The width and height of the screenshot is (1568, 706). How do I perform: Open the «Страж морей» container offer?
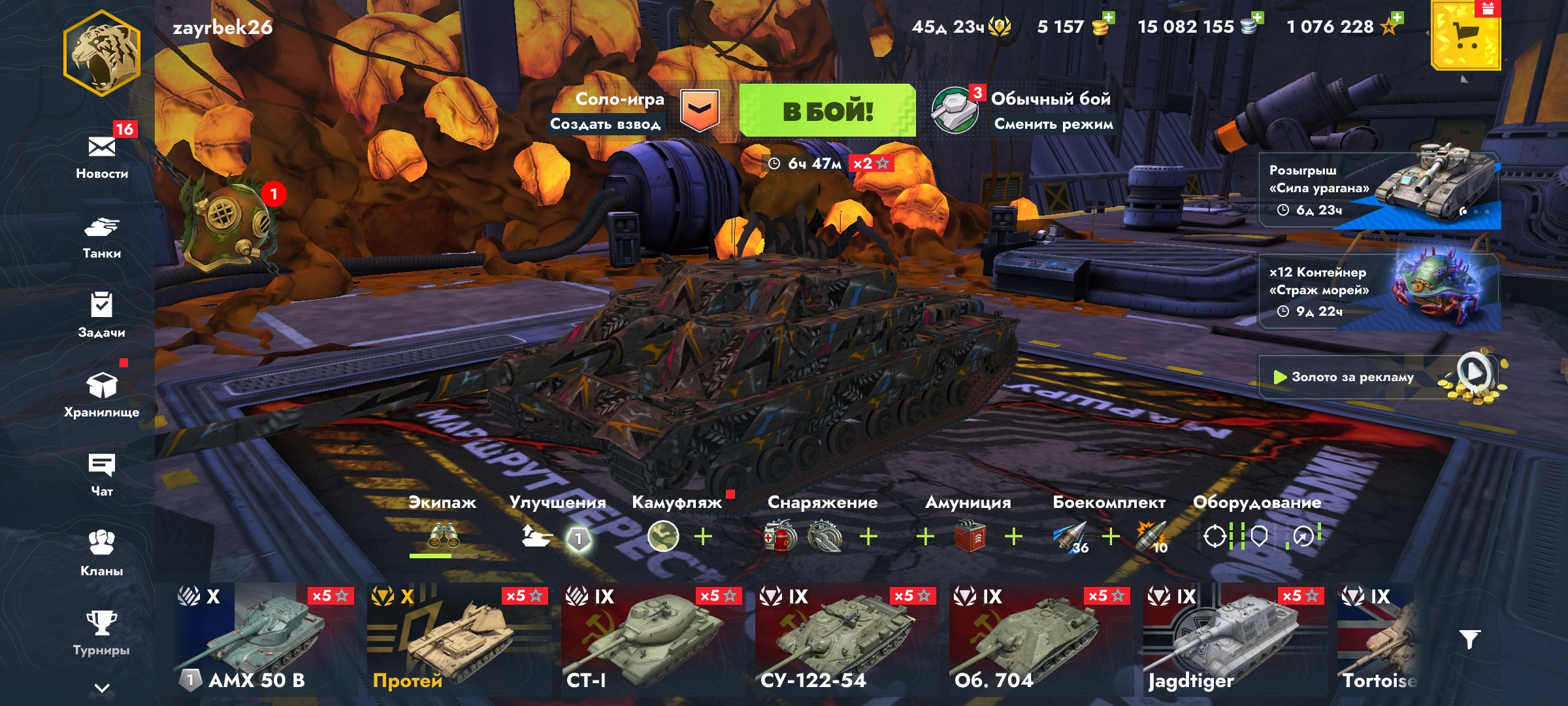click(x=1379, y=292)
